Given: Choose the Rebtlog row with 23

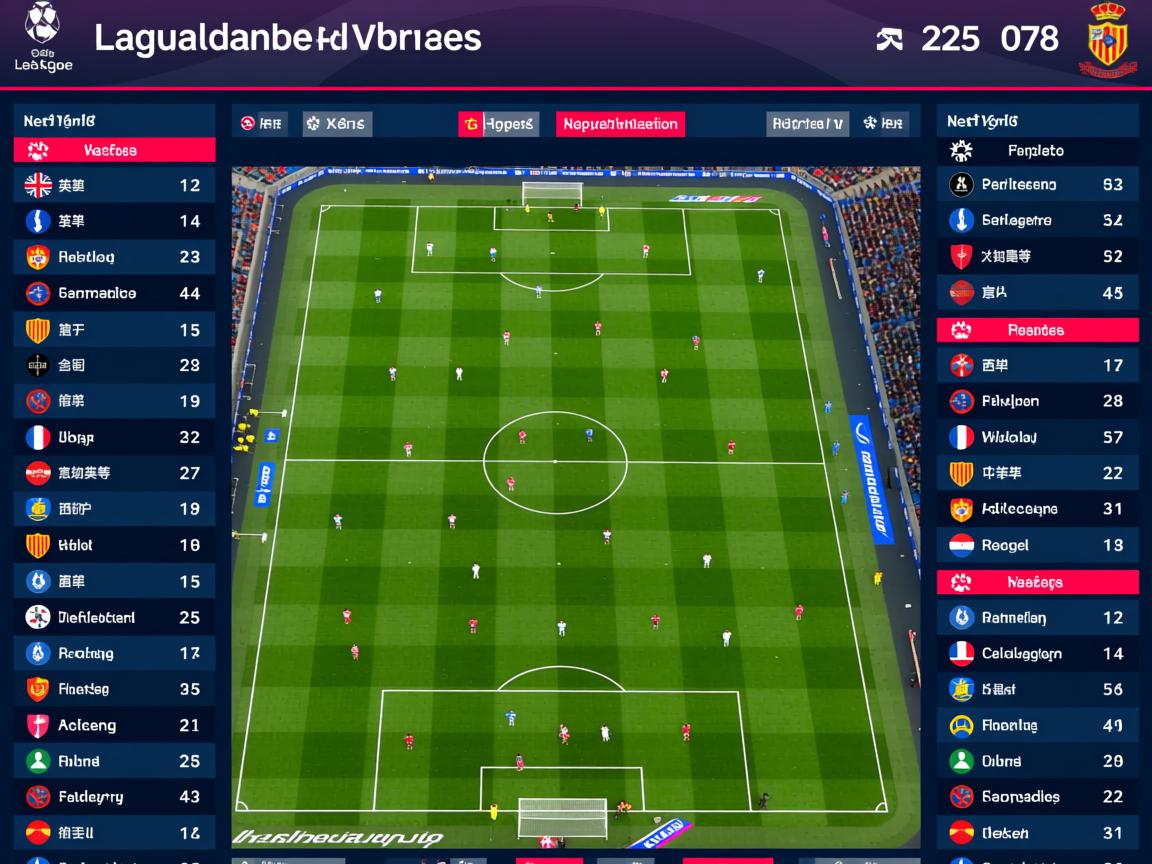Looking at the screenshot, I should [x=114, y=257].
